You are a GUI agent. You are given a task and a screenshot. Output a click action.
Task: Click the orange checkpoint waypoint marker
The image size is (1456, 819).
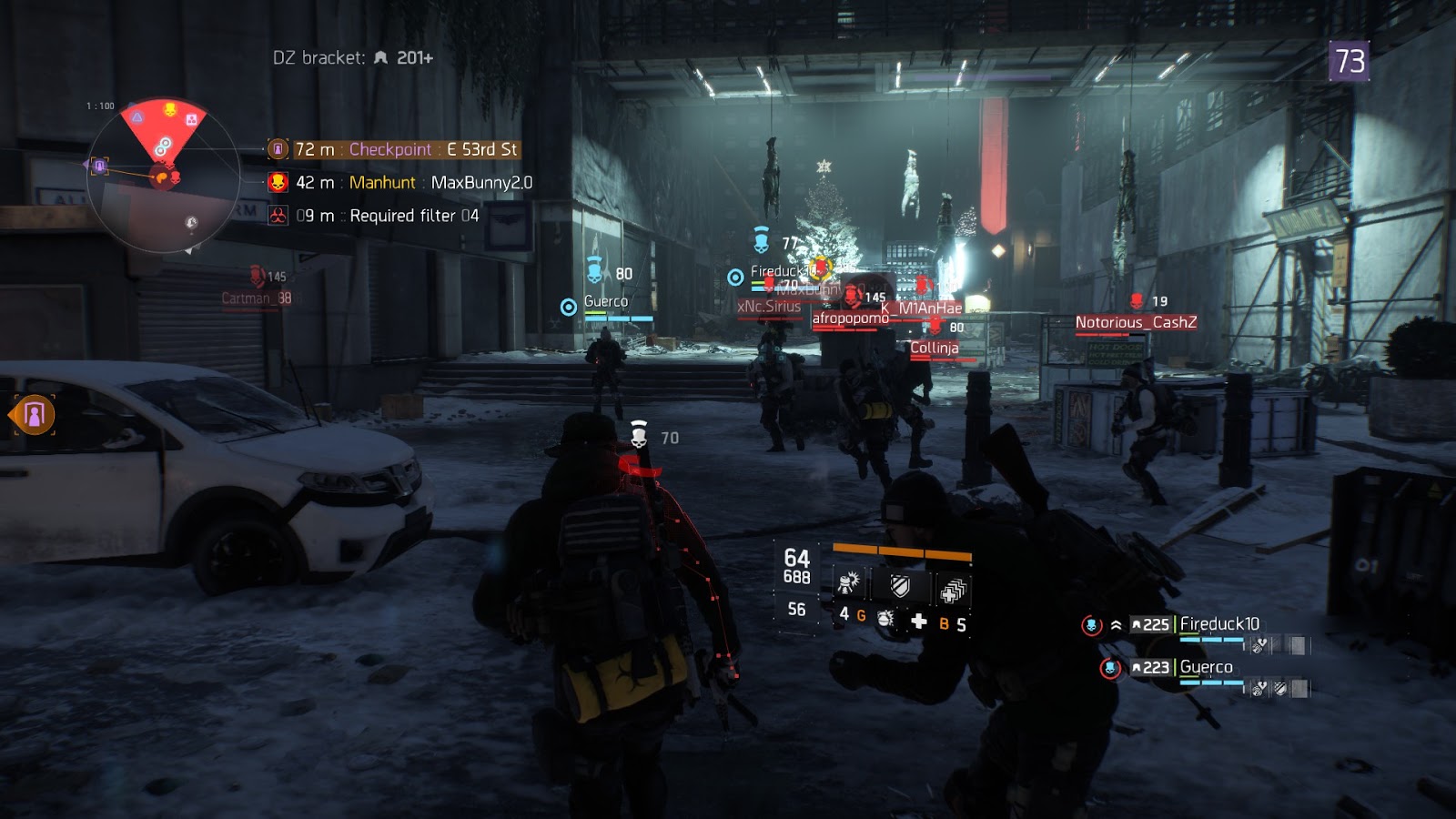tap(35, 415)
